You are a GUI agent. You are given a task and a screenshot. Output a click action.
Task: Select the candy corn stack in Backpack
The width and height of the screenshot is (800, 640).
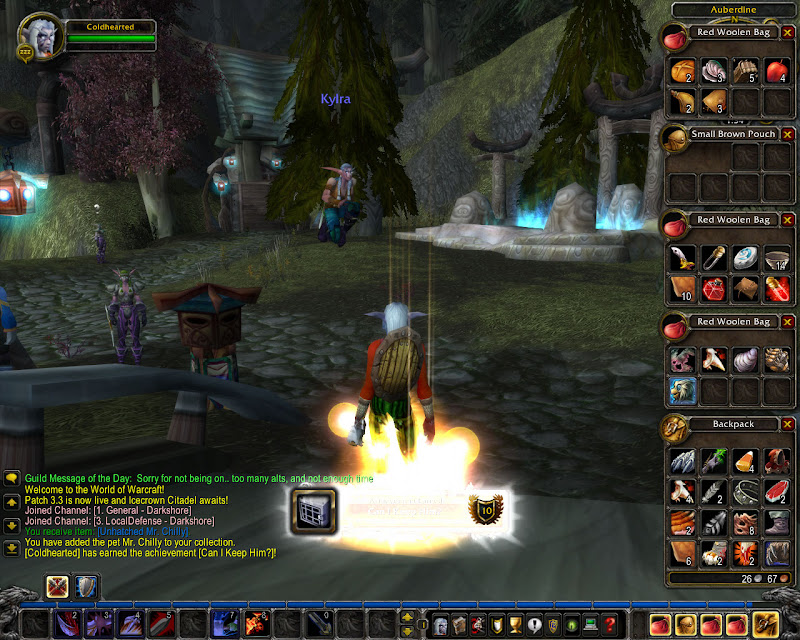coord(746,461)
